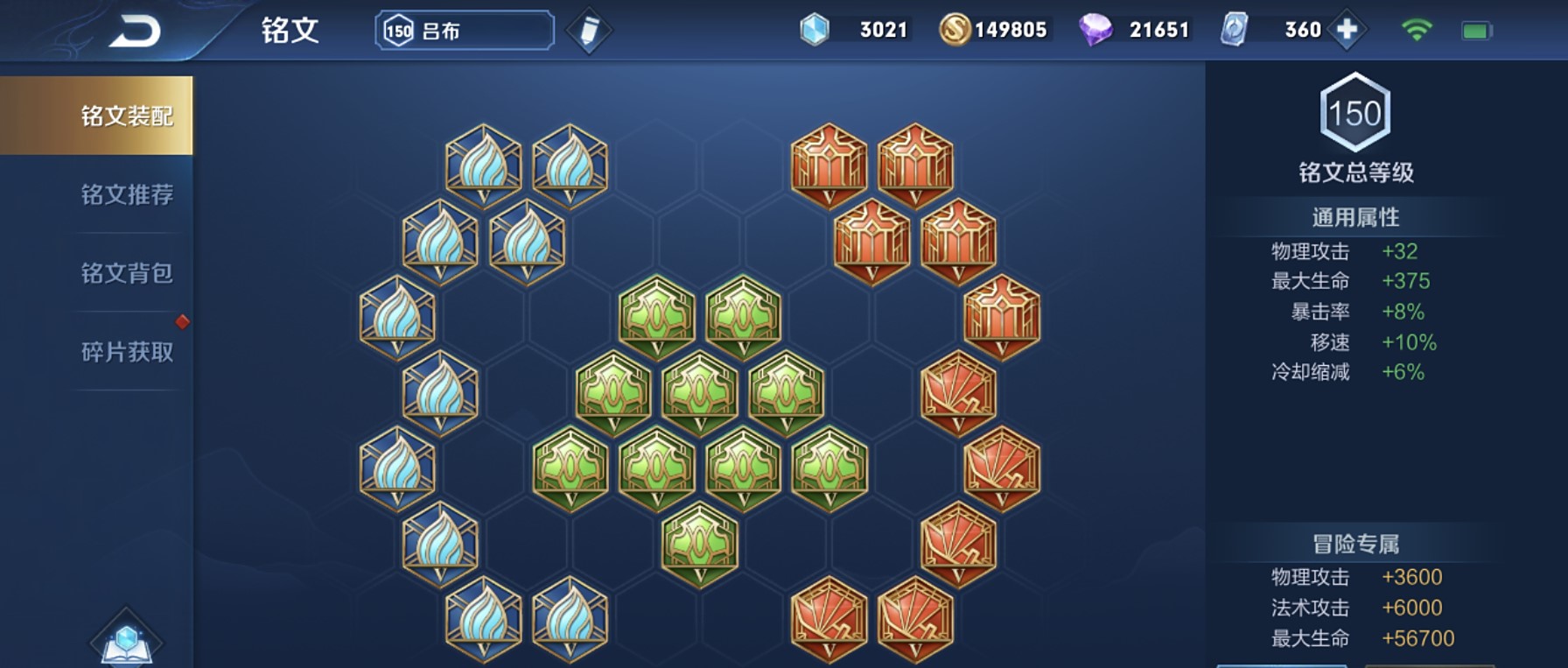Switch to the 铭文装配 tab
Viewport: 1568px width, 668px height.
coord(127,116)
